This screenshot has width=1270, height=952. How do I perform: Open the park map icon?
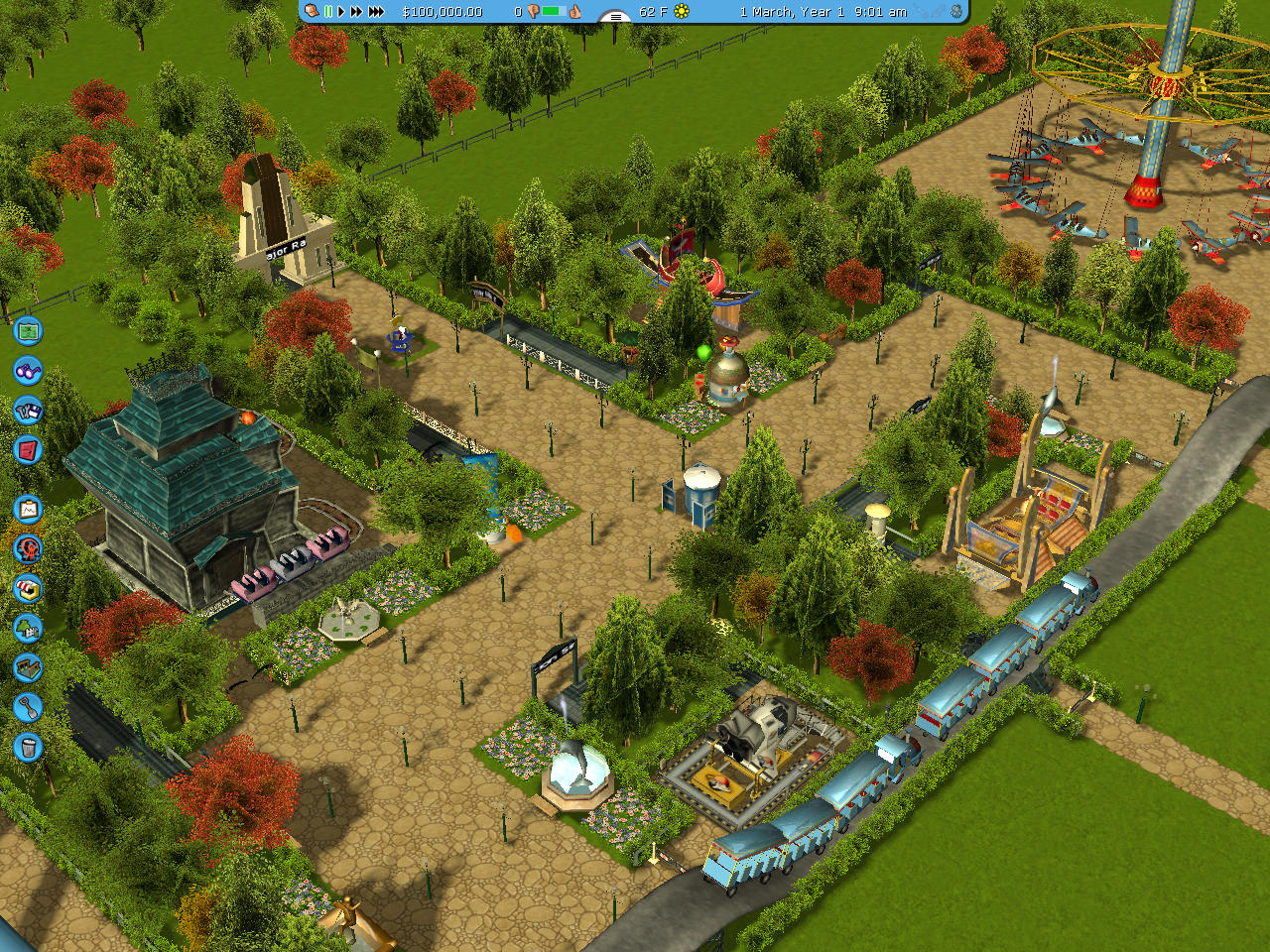coord(28,330)
